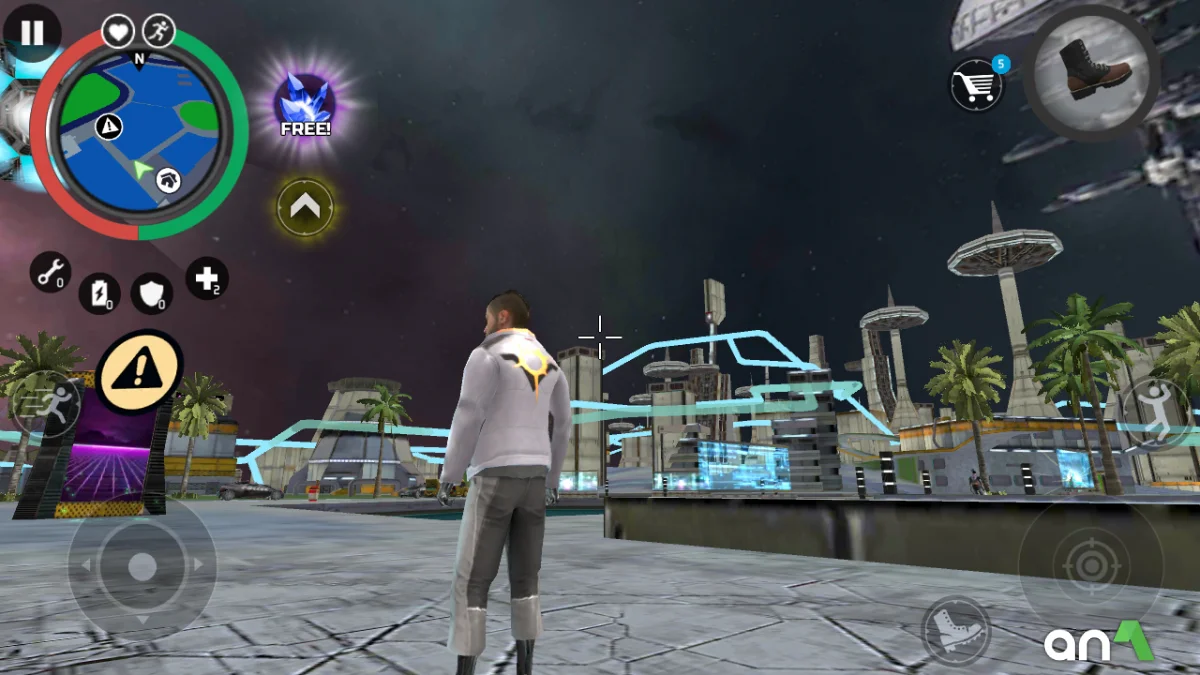This screenshot has height=675, width=1200.
Task: Activate the roller skate button
Action: 956,630
